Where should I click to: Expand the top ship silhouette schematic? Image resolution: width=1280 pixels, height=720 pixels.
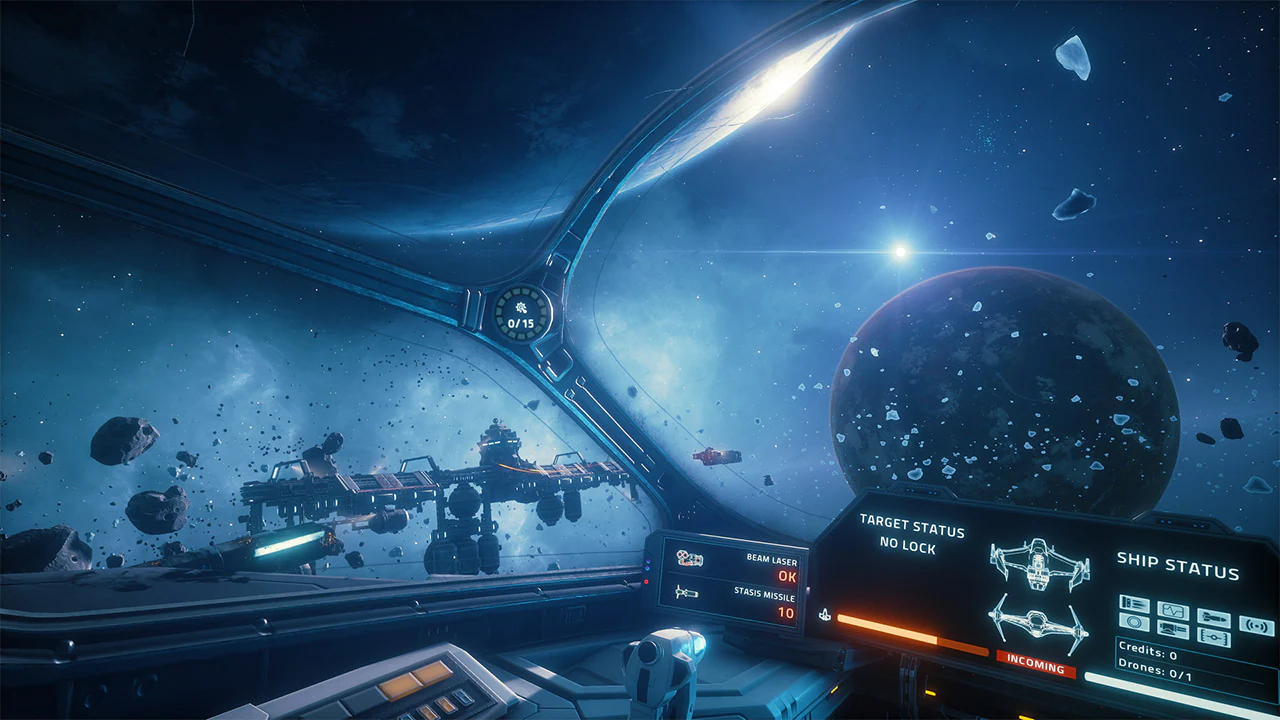pos(1038,563)
